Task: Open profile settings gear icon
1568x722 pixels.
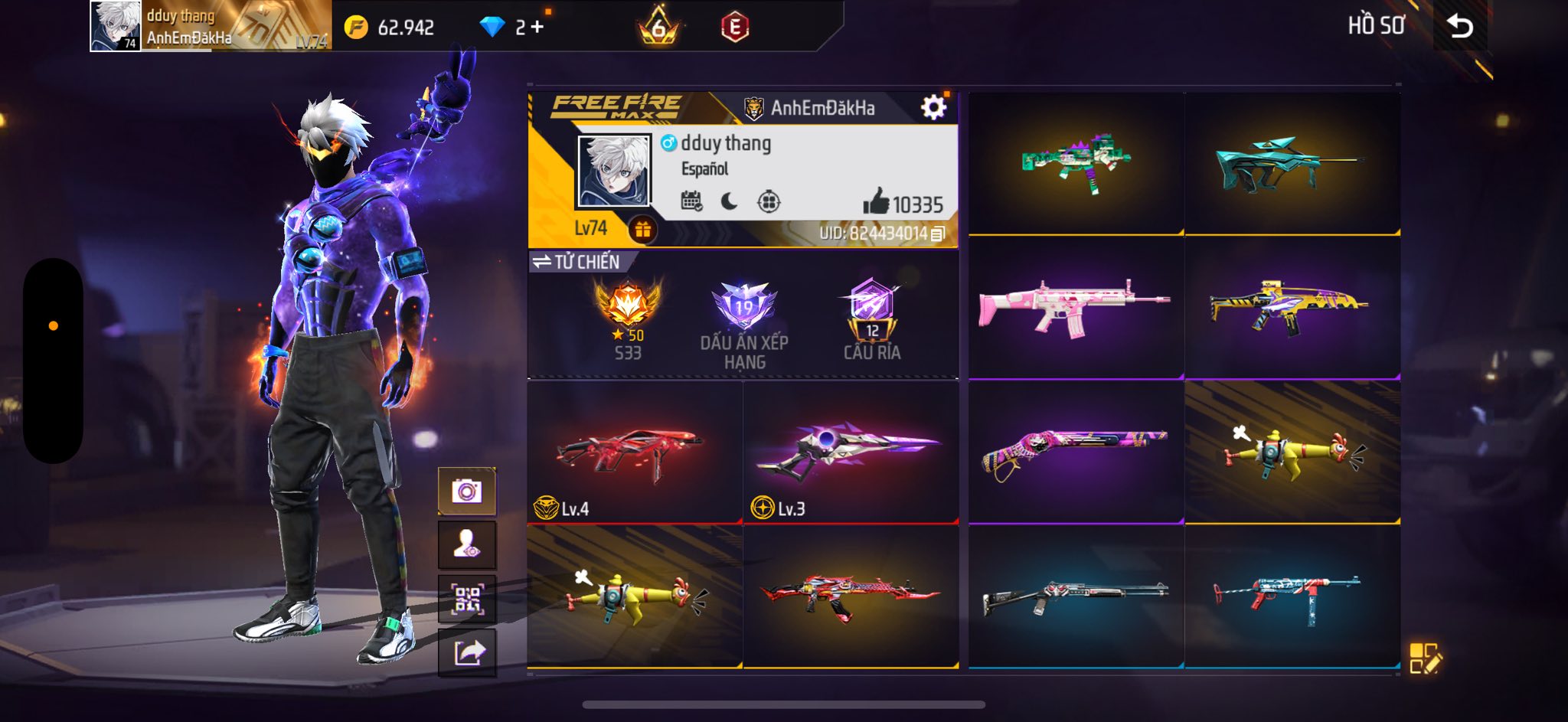Action: (933, 107)
